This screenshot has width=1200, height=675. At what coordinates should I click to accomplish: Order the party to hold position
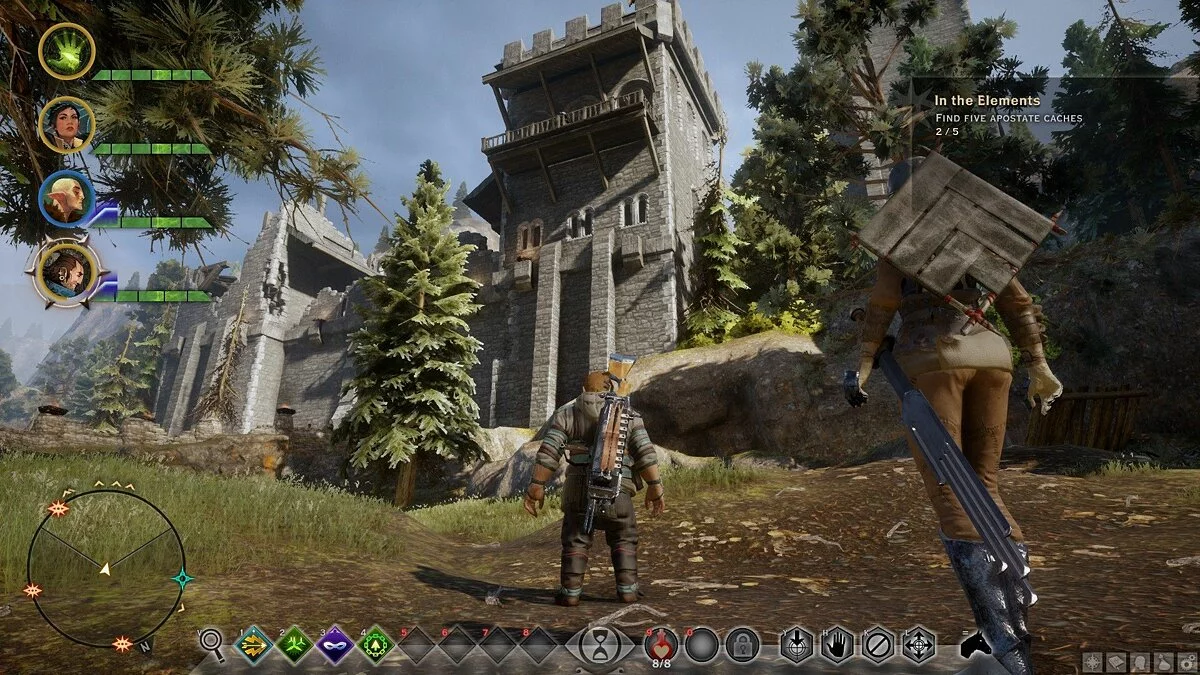[837, 645]
